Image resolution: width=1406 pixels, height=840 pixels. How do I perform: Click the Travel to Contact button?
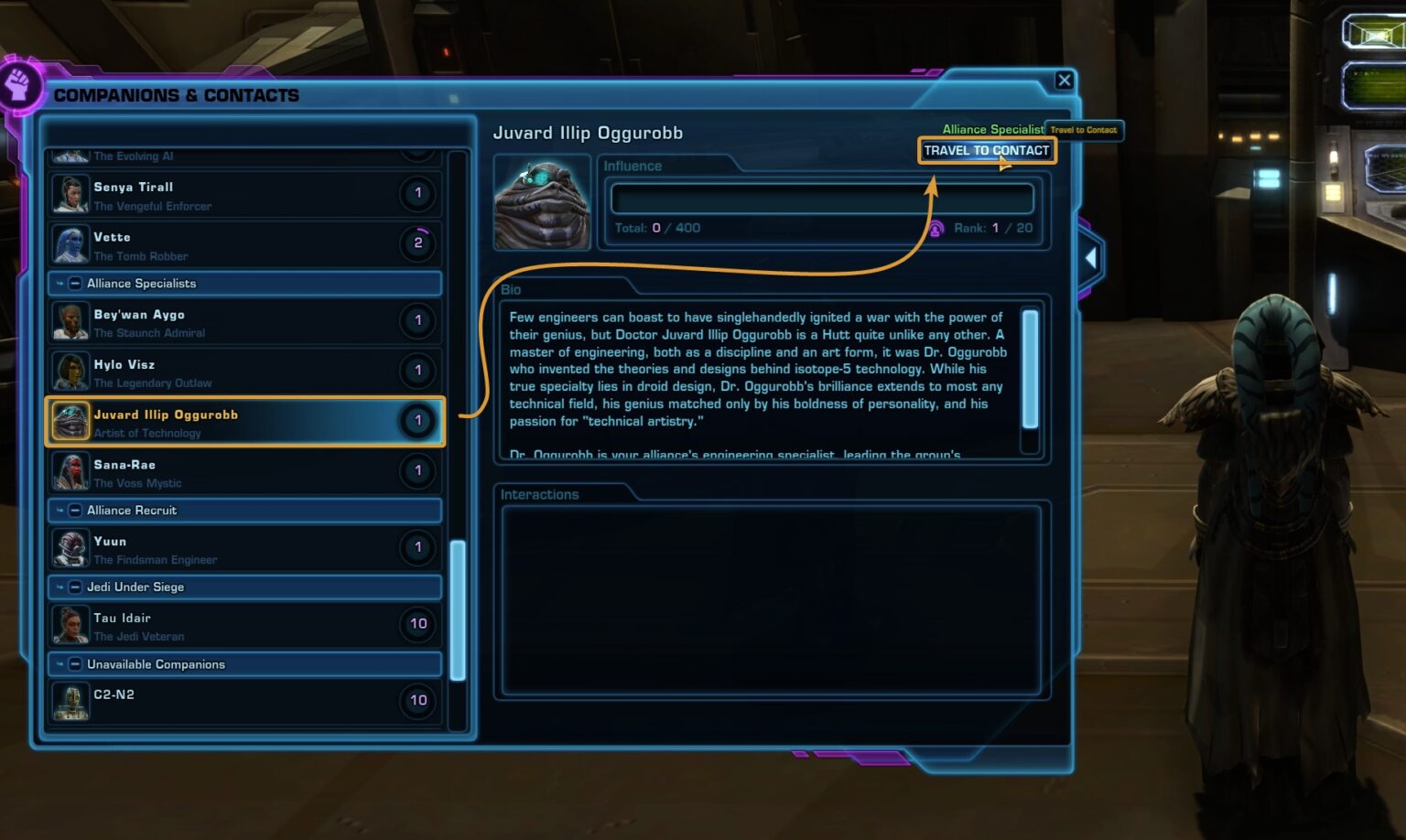(x=986, y=150)
